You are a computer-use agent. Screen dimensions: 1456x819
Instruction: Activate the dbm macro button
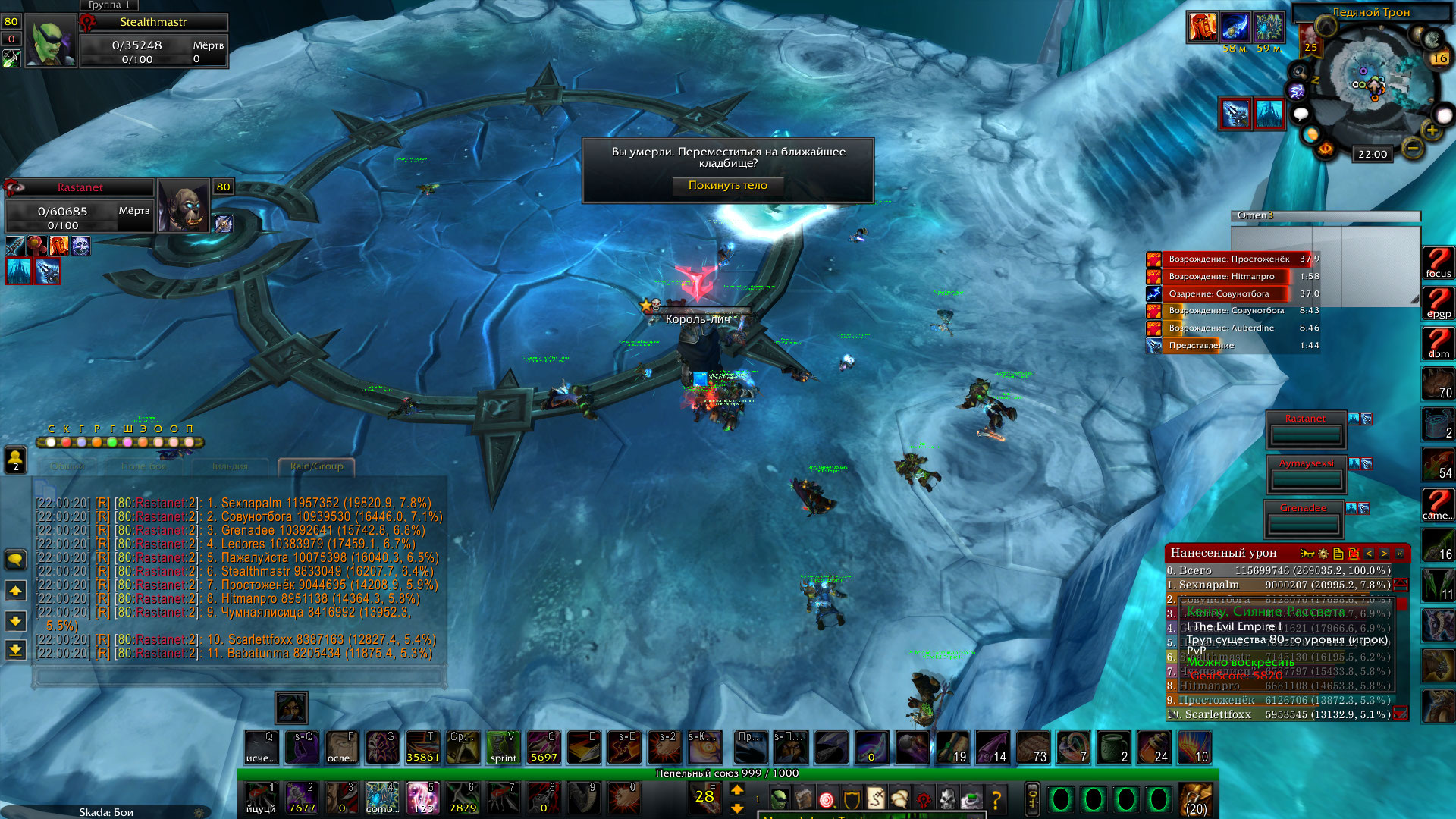pyautogui.click(x=1438, y=344)
